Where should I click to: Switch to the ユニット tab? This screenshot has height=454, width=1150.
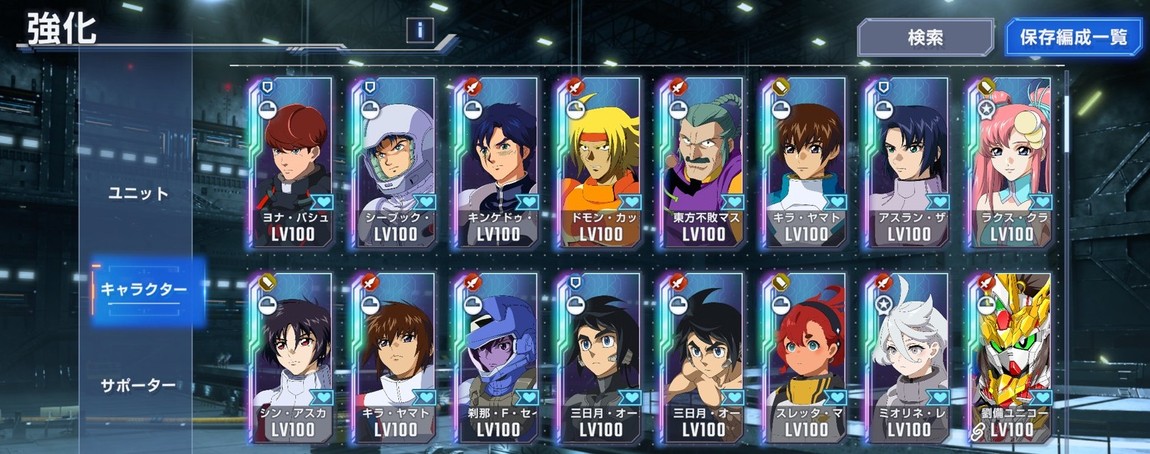click(x=138, y=193)
